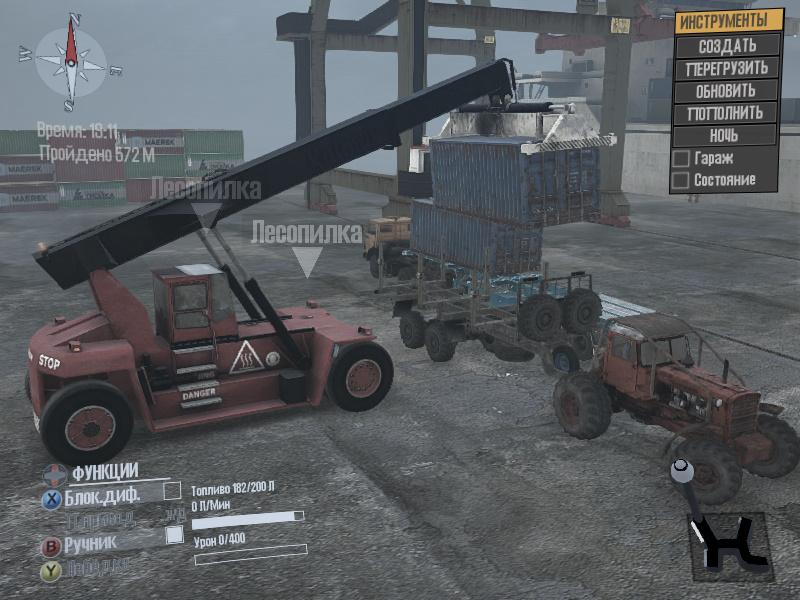Viewport: 800px width, 600px height.
Task: Click the compass in the corner
Action: pos(71,62)
